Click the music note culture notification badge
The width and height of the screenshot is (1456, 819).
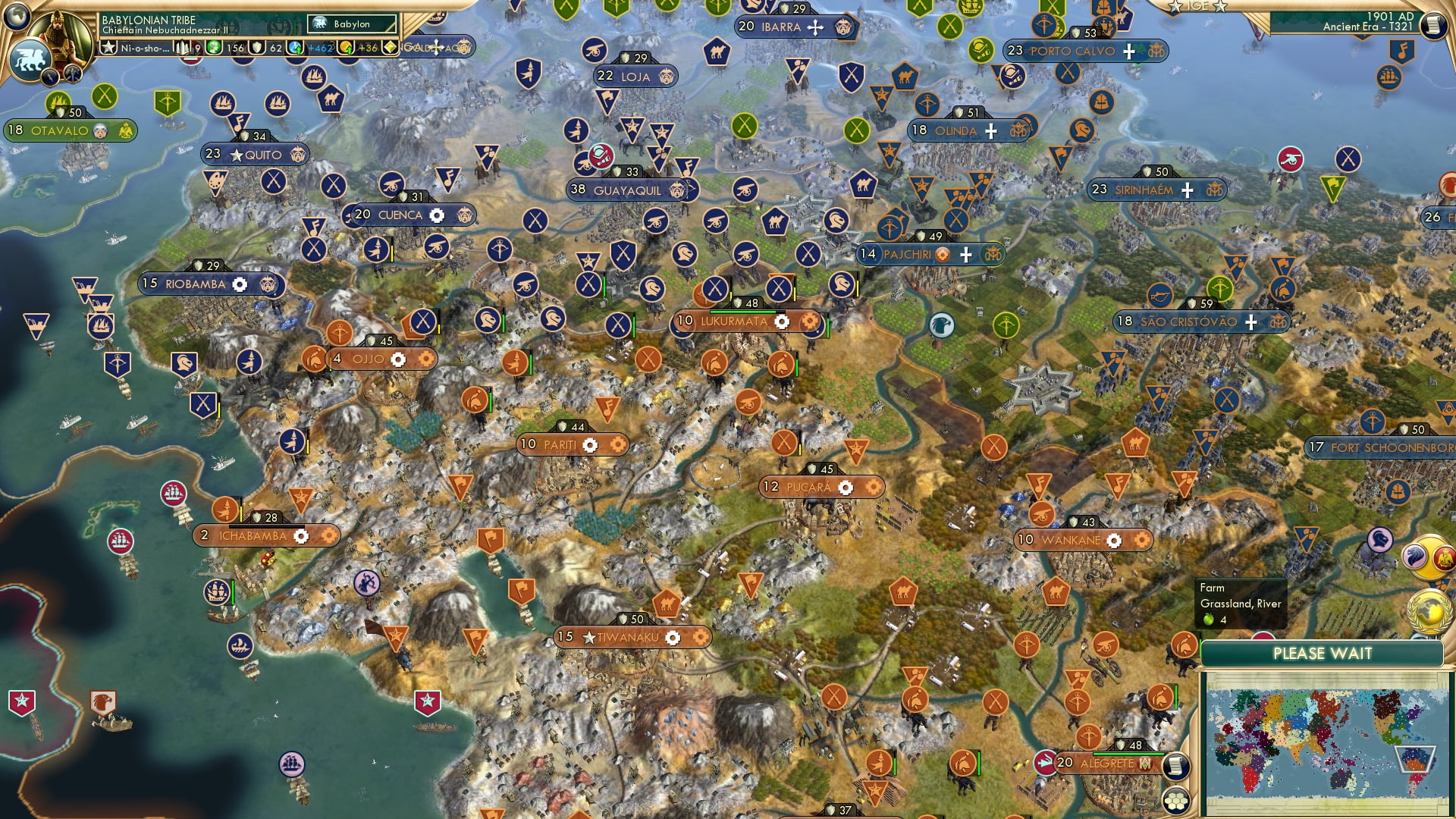point(1402,52)
